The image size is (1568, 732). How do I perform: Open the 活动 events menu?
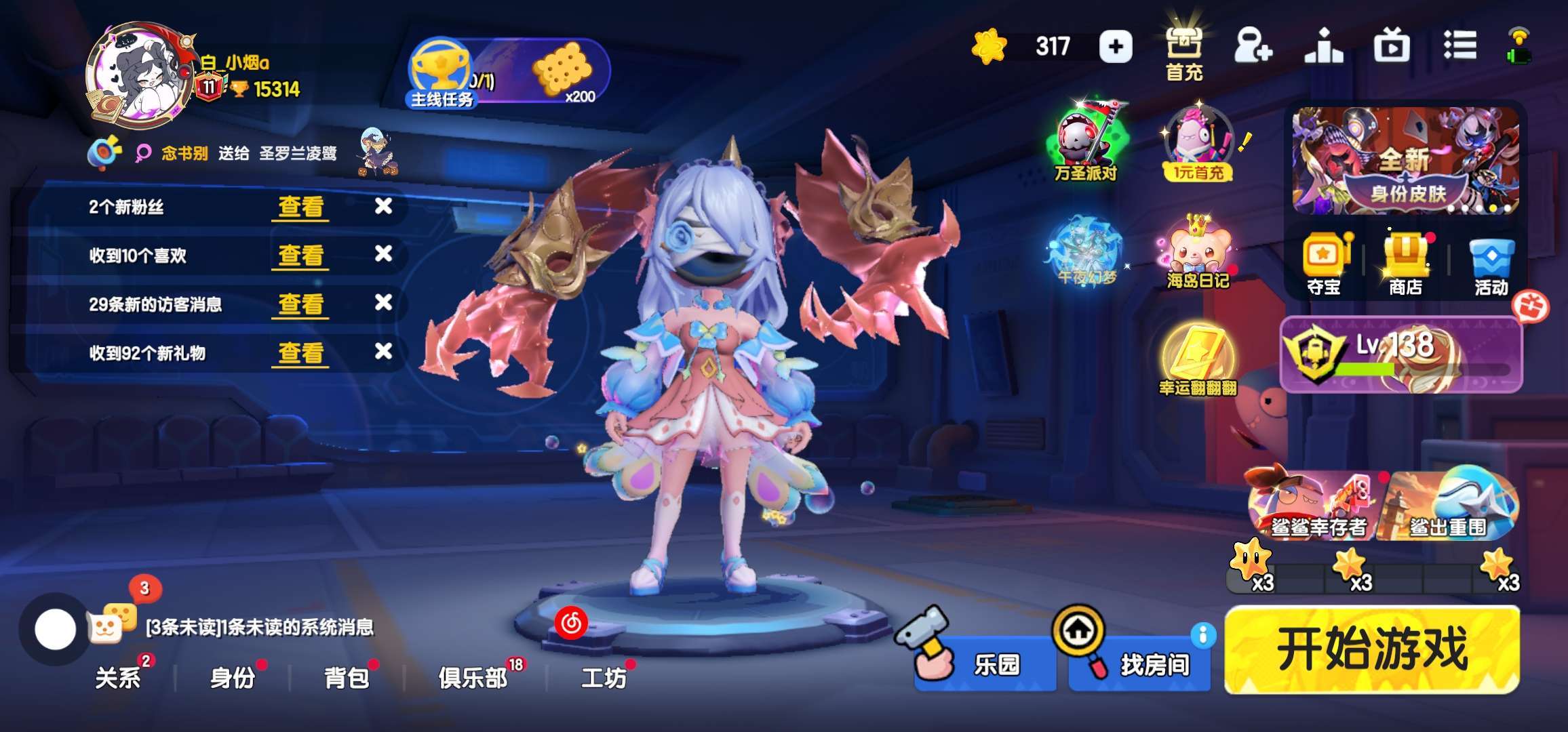(x=1491, y=264)
